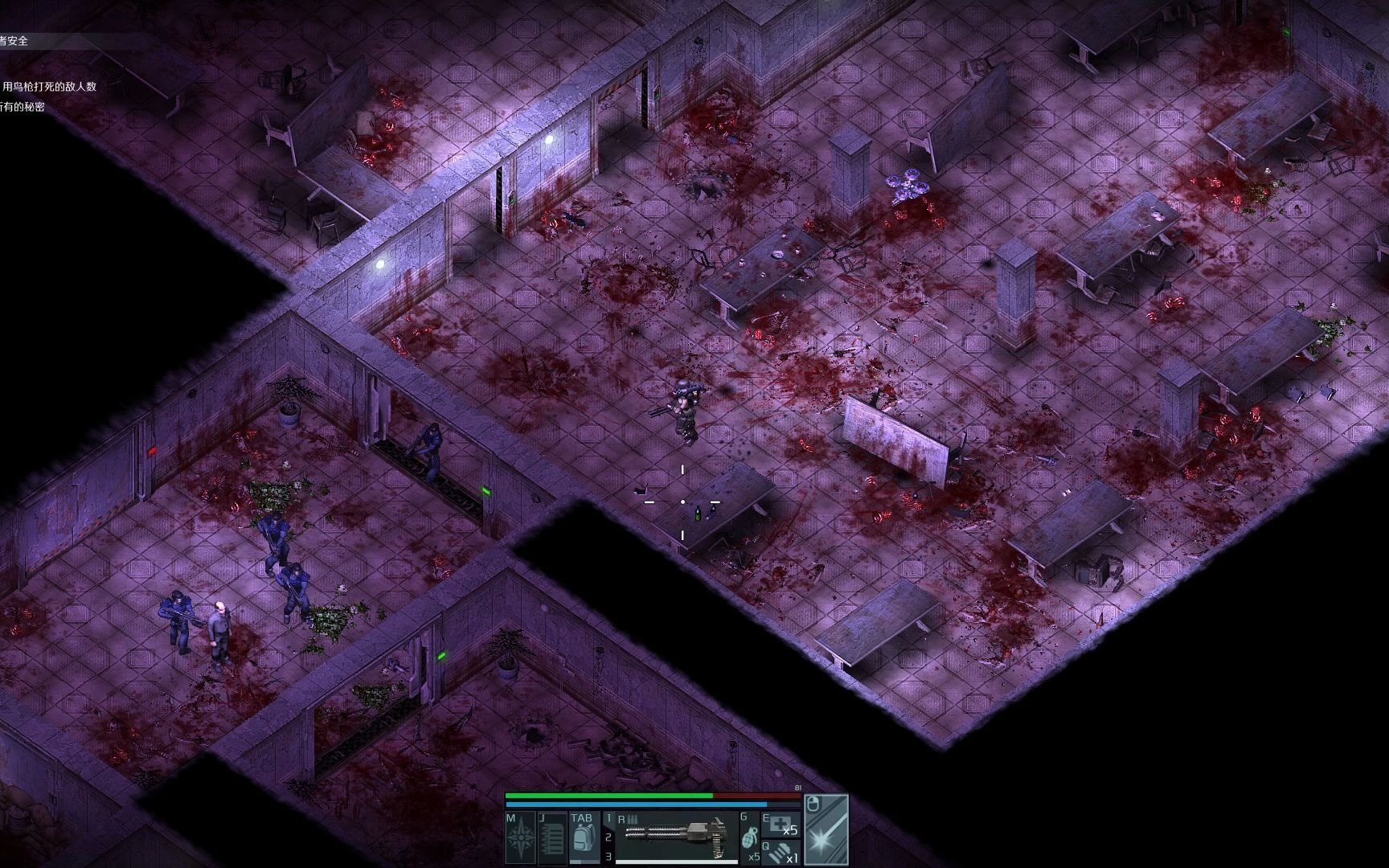Open the journal notes icon
Image resolution: width=1389 pixels, height=868 pixels.
point(553,838)
